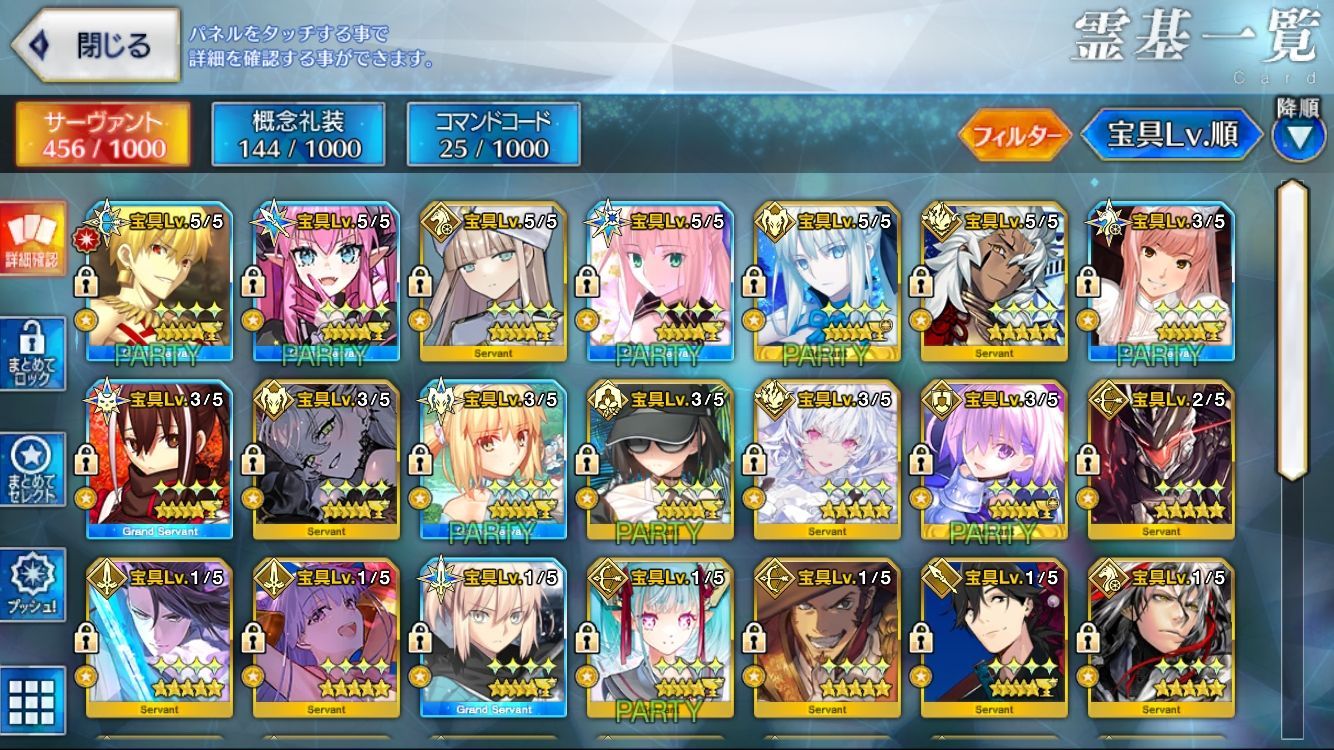
Task: Open the コマンドコード tab
Action: point(493,135)
